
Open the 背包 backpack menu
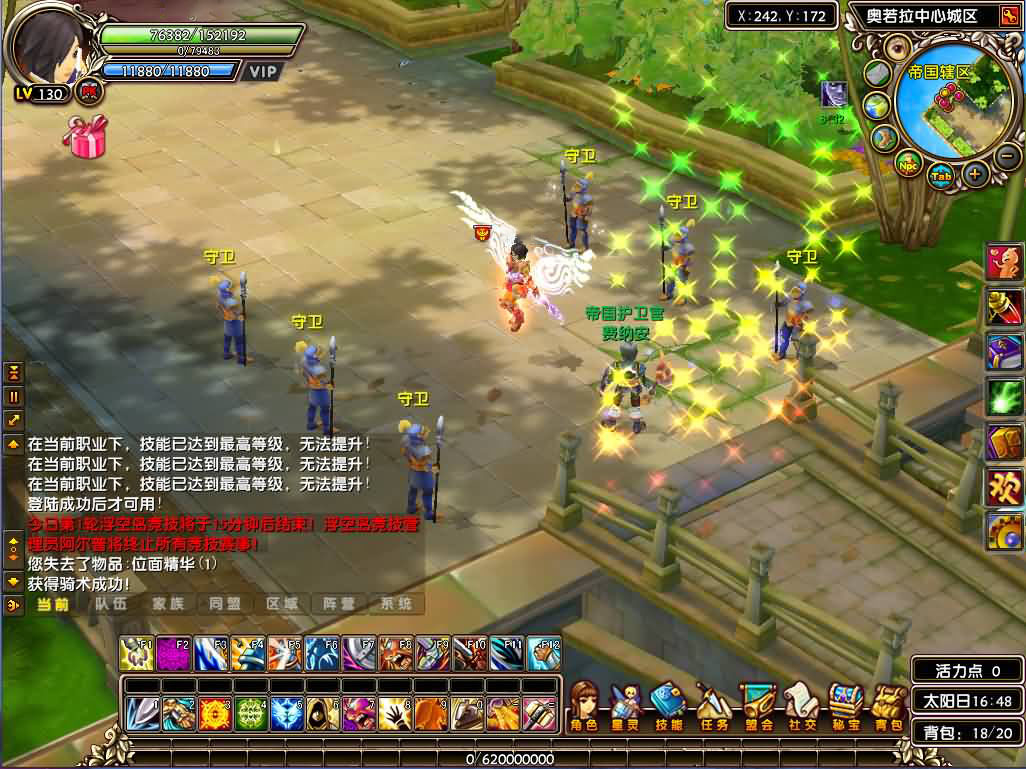pyautogui.click(x=887, y=704)
